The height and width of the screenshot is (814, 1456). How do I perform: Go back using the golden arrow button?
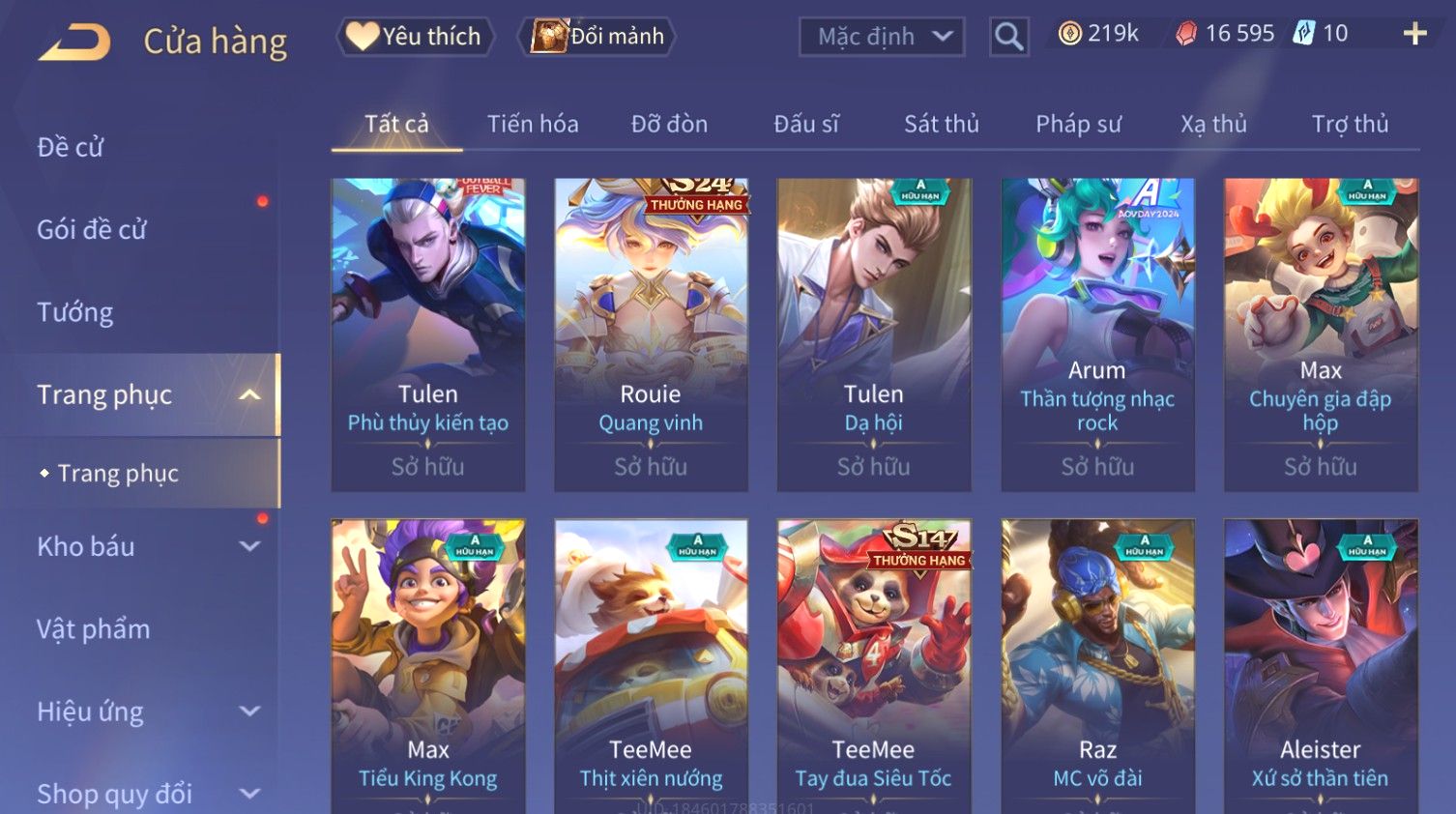74,42
